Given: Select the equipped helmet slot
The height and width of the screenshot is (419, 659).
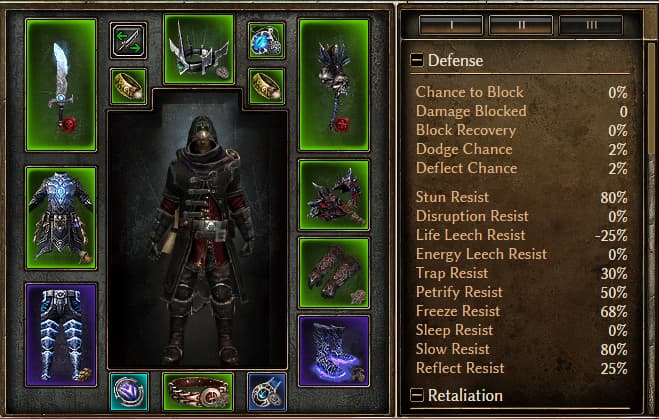Looking at the screenshot, I should point(198,49).
